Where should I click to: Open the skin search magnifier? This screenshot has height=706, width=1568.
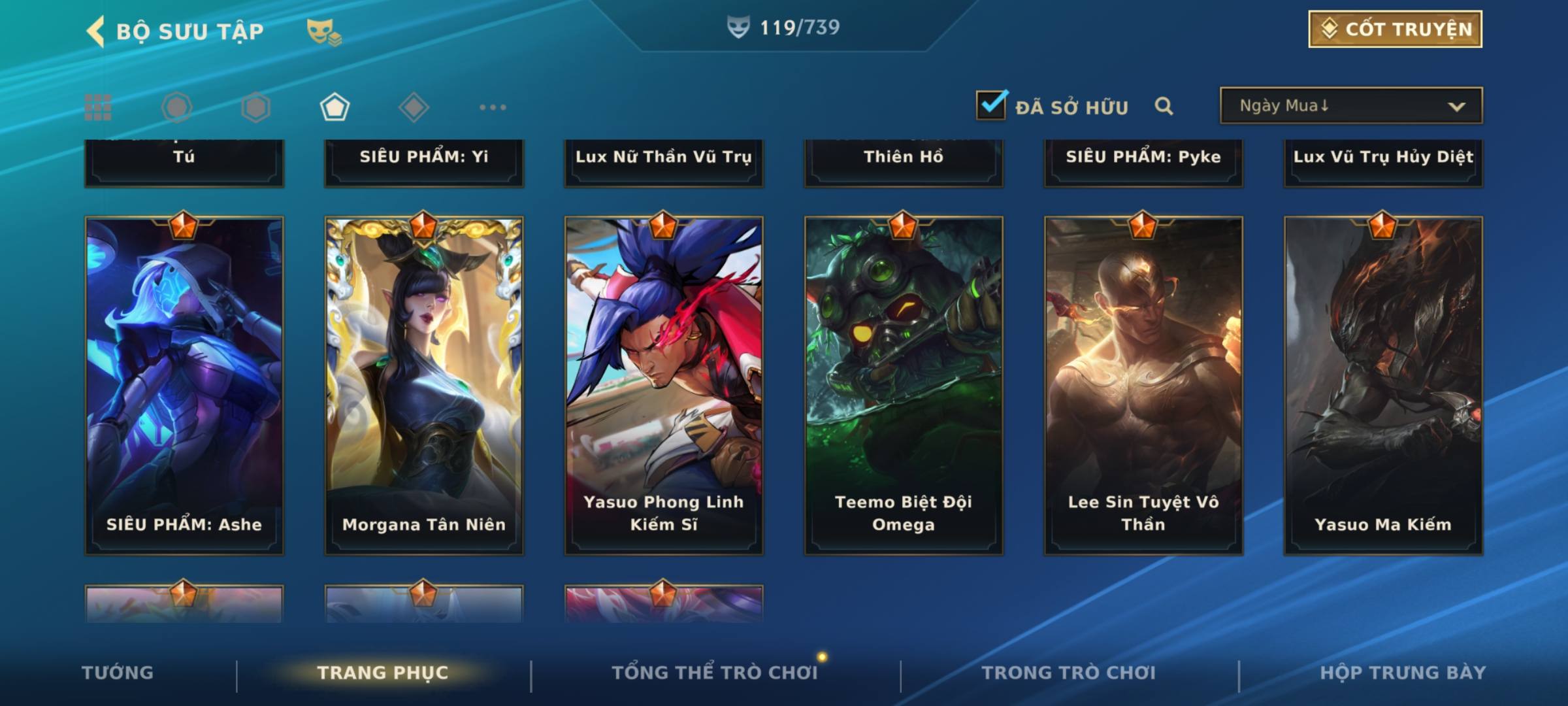point(1164,106)
